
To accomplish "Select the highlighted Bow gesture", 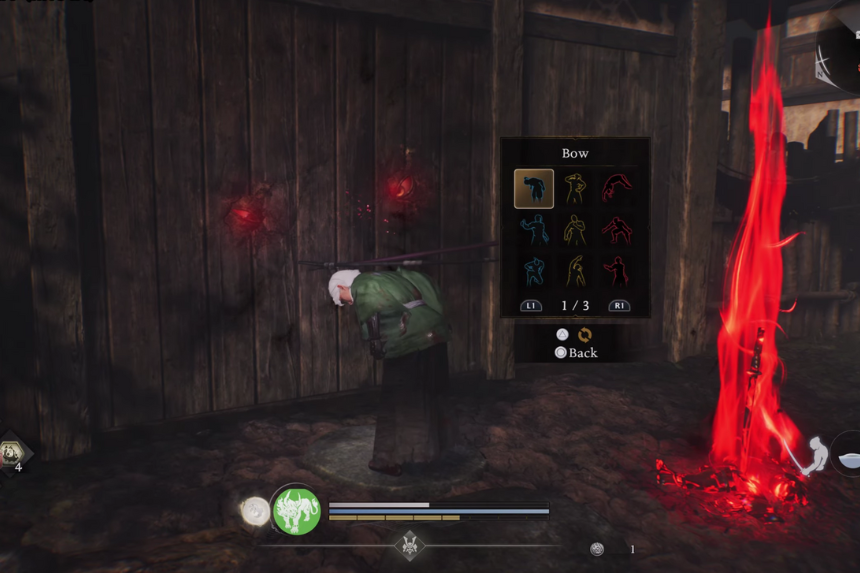I will tap(534, 189).
